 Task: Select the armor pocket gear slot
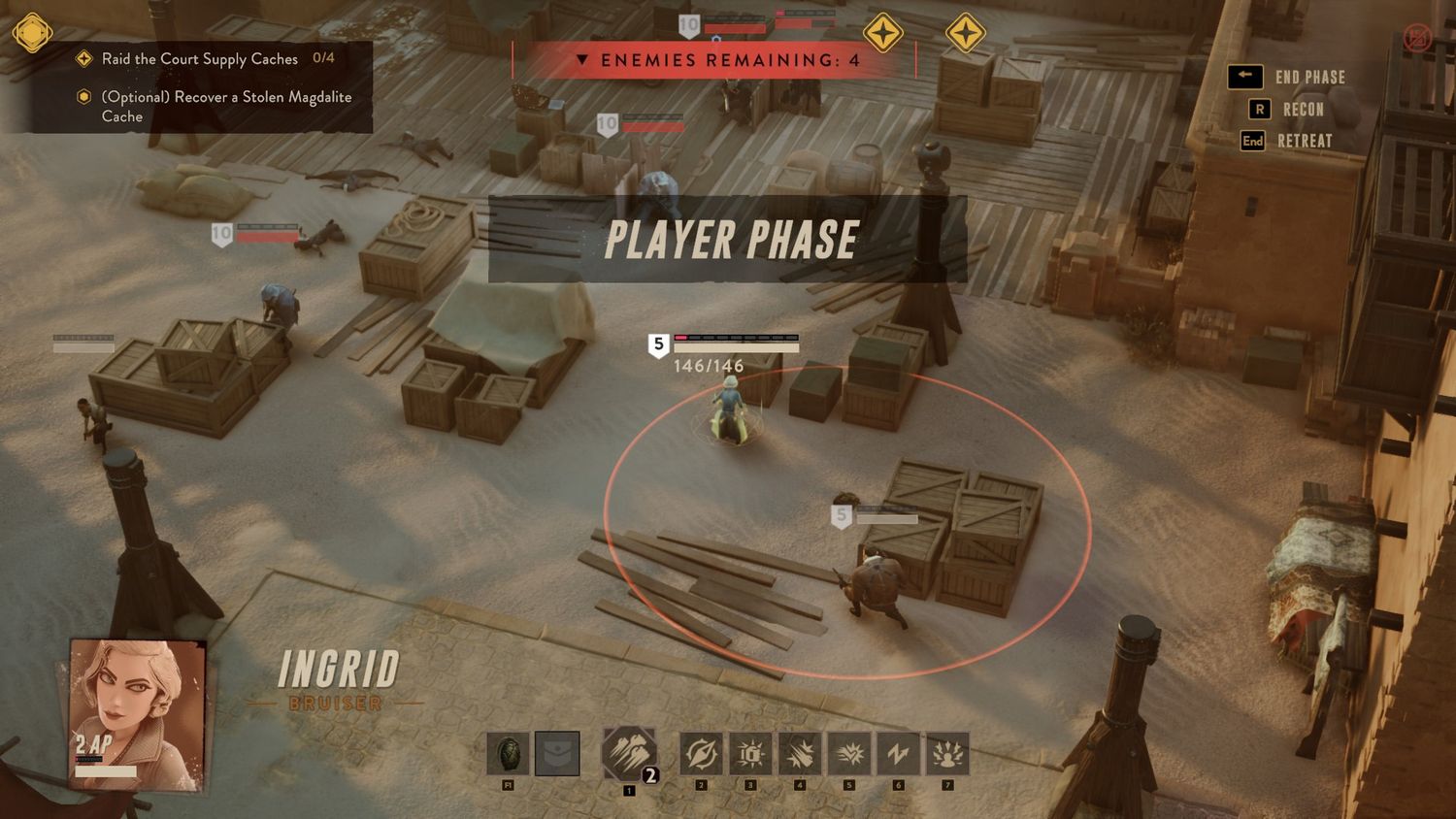[x=557, y=754]
